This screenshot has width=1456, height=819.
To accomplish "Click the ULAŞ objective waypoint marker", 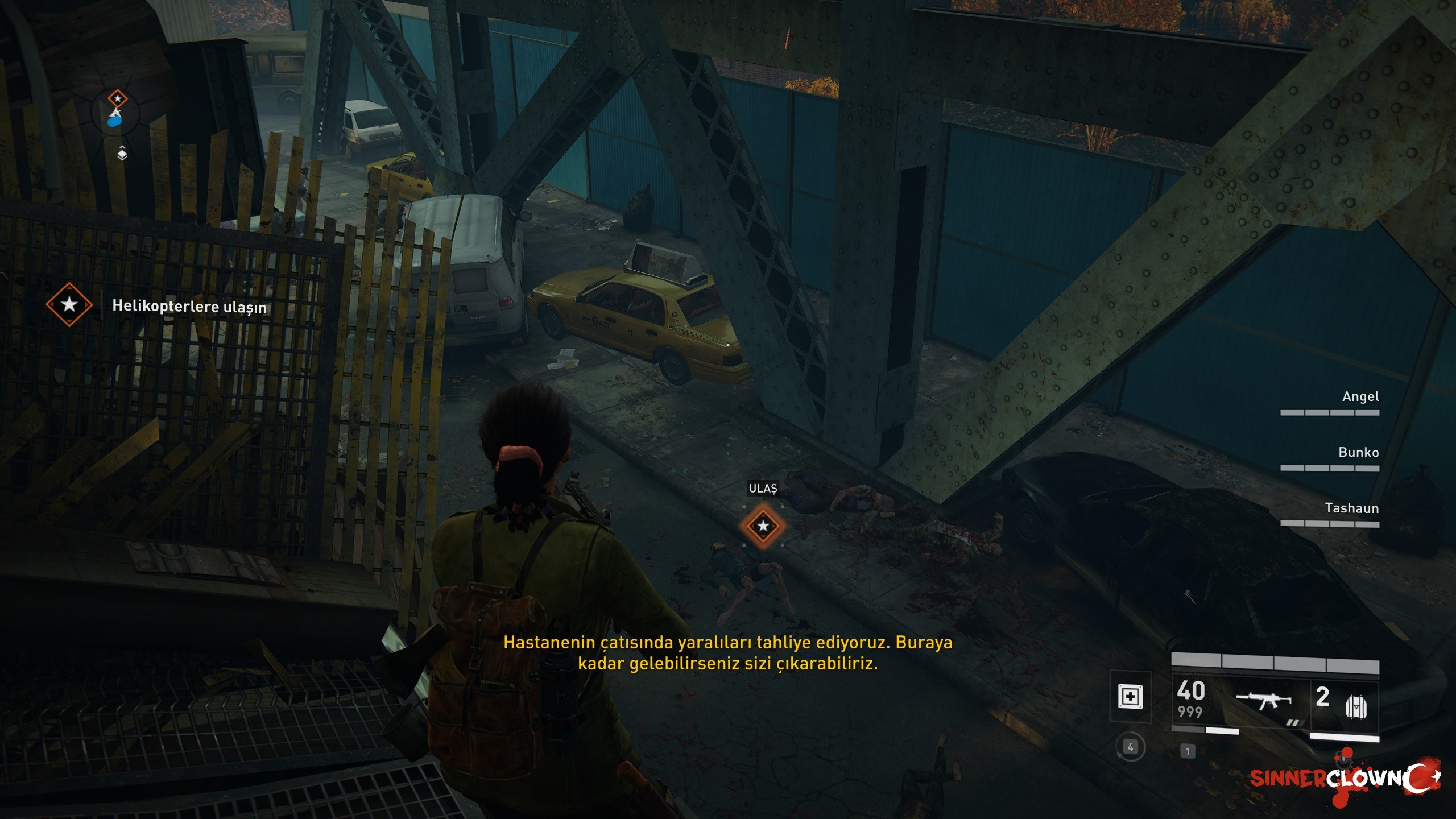I will coord(763,526).
